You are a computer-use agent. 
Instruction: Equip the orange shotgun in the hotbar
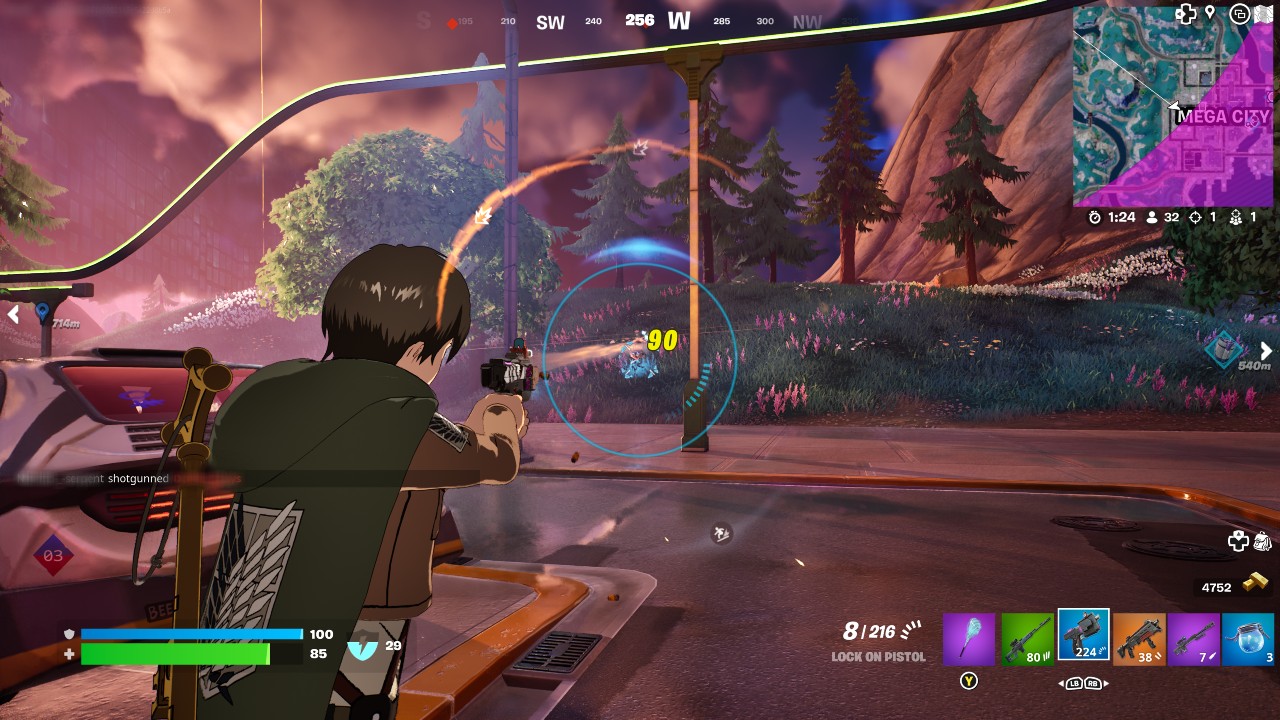pos(1139,639)
